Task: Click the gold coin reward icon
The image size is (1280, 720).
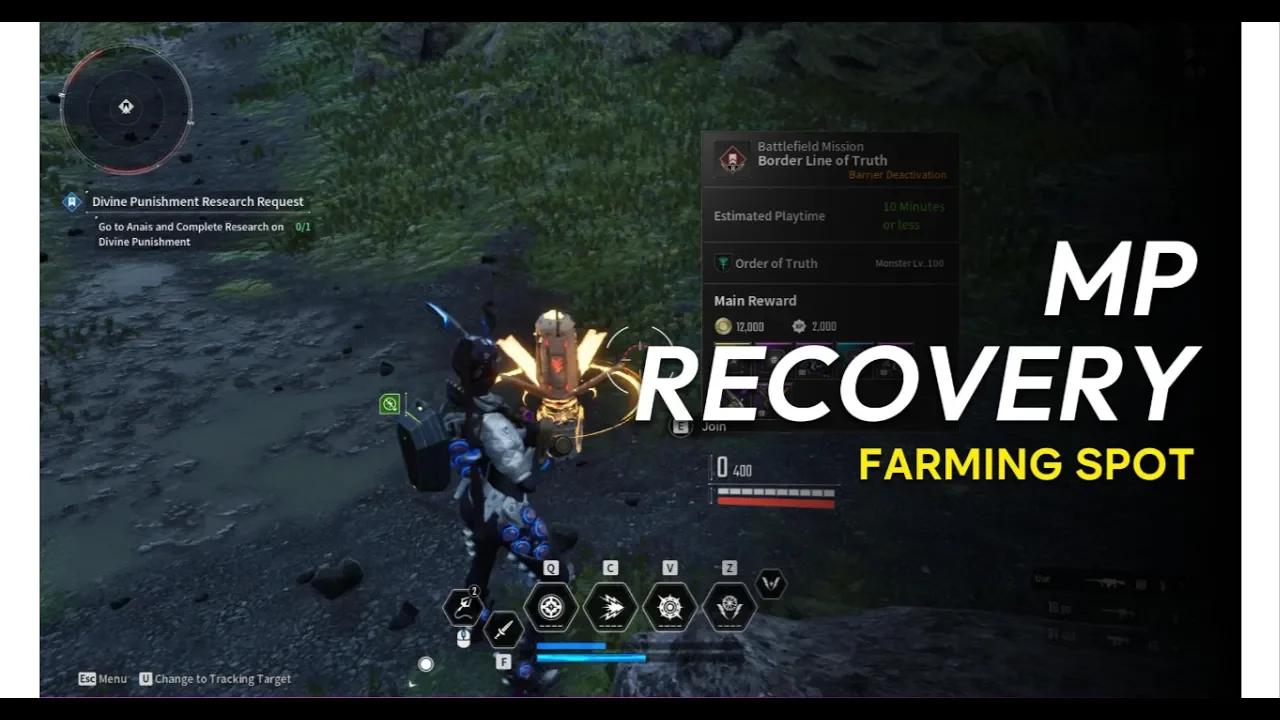Action: 722,326
